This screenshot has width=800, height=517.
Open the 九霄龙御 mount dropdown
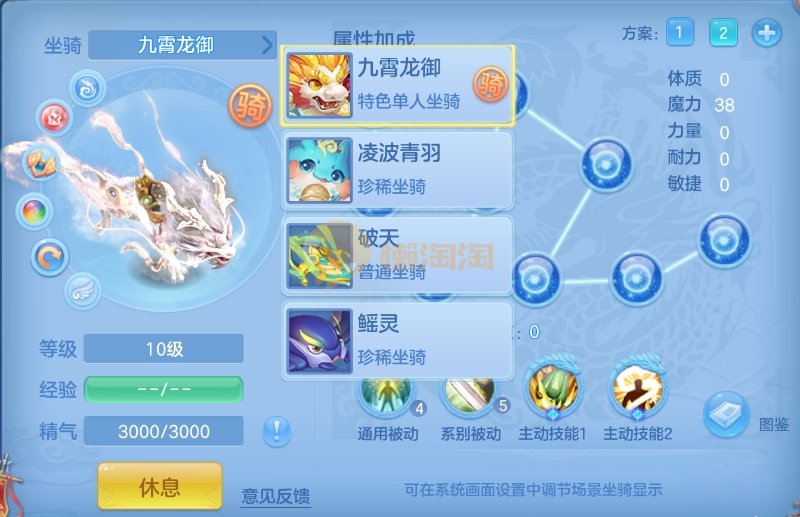182,45
